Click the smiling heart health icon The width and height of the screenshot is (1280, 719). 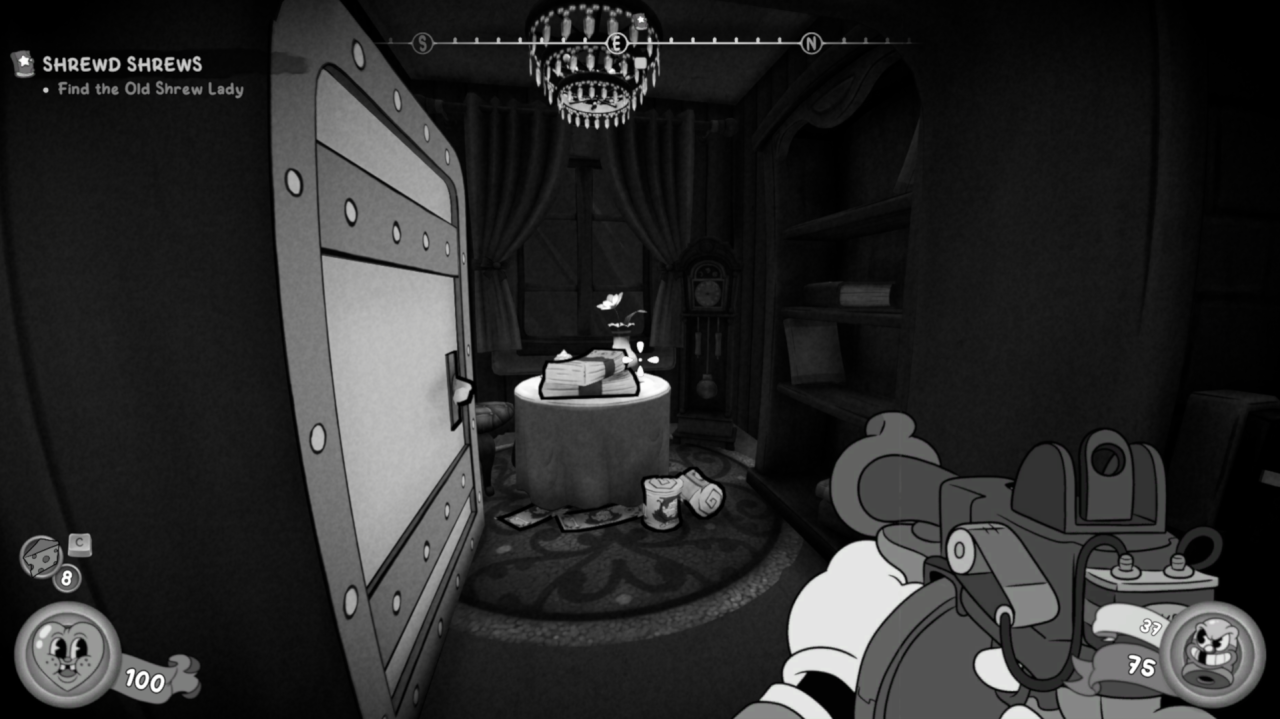coord(67,655)
